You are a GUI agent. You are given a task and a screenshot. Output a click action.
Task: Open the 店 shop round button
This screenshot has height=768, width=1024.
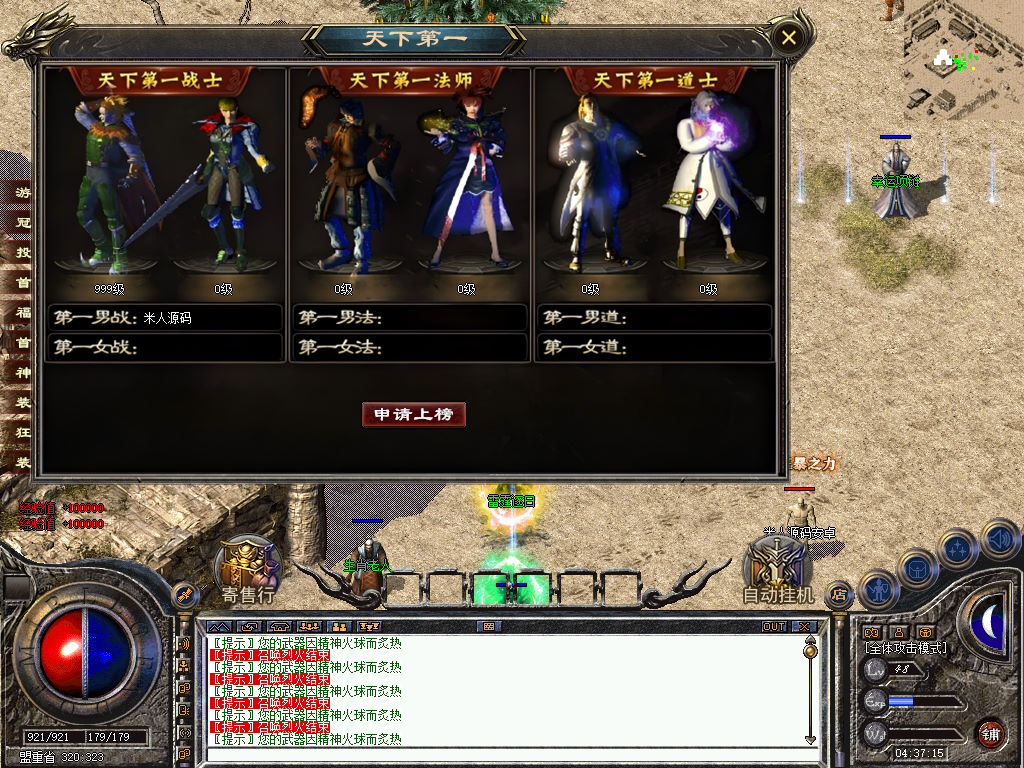[x=839, y=594]
